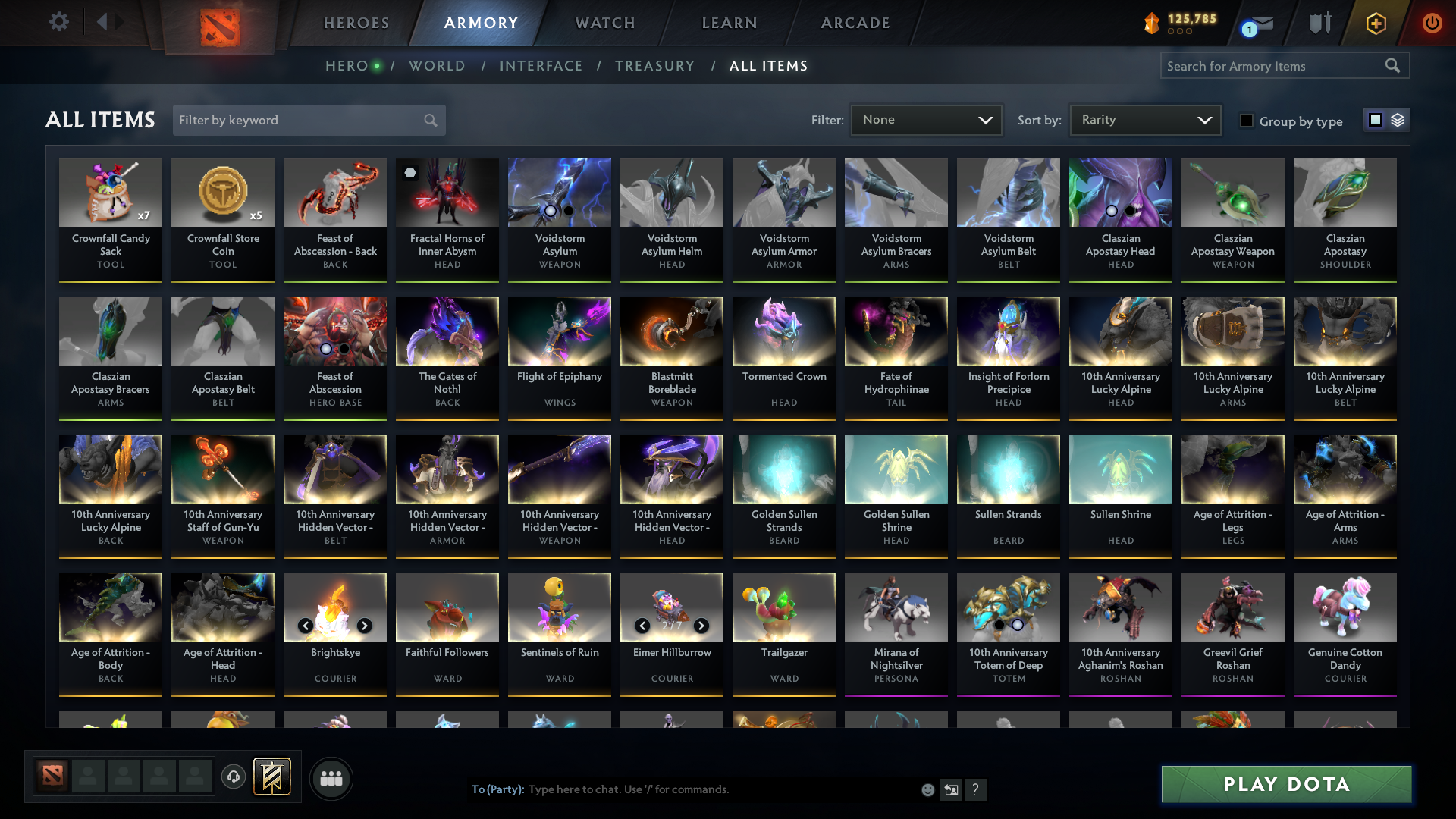Screen dimensions: 1456x819
Task: Click the Dota Plus shield and sword icon
Action: [1319, 23]
